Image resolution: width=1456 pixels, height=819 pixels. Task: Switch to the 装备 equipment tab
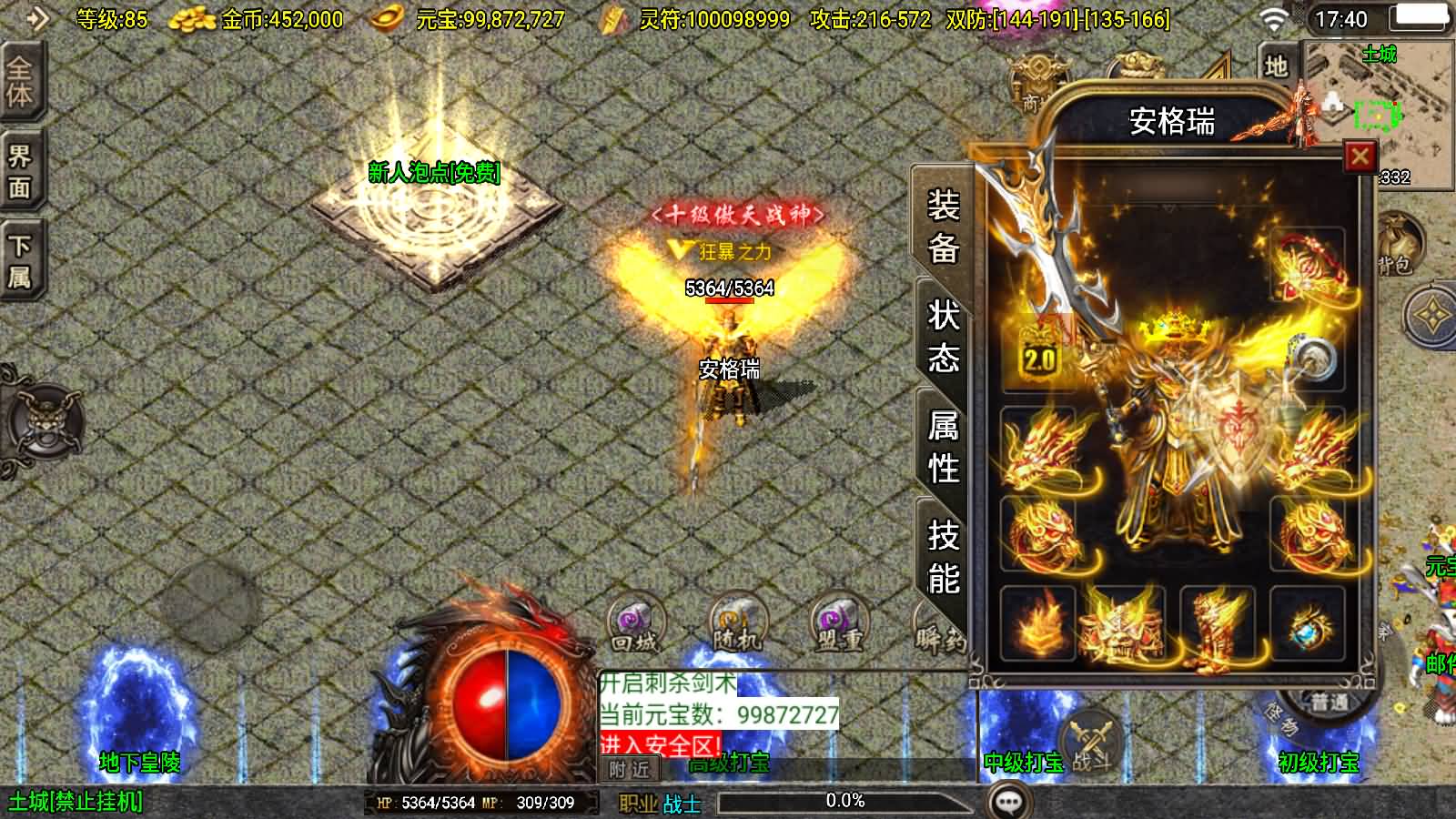943,226
